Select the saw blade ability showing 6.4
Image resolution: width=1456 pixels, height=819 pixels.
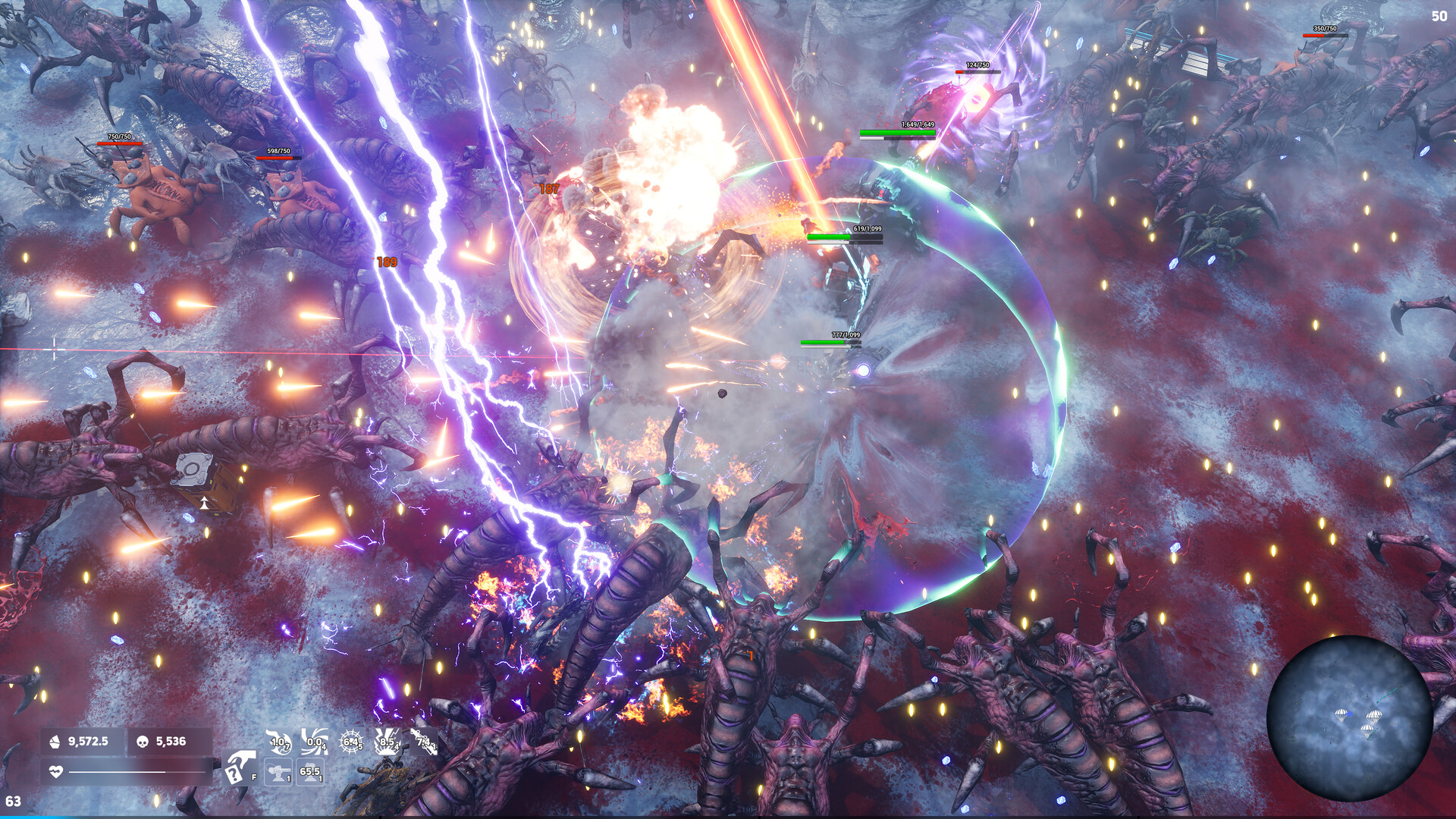[351, 742]
